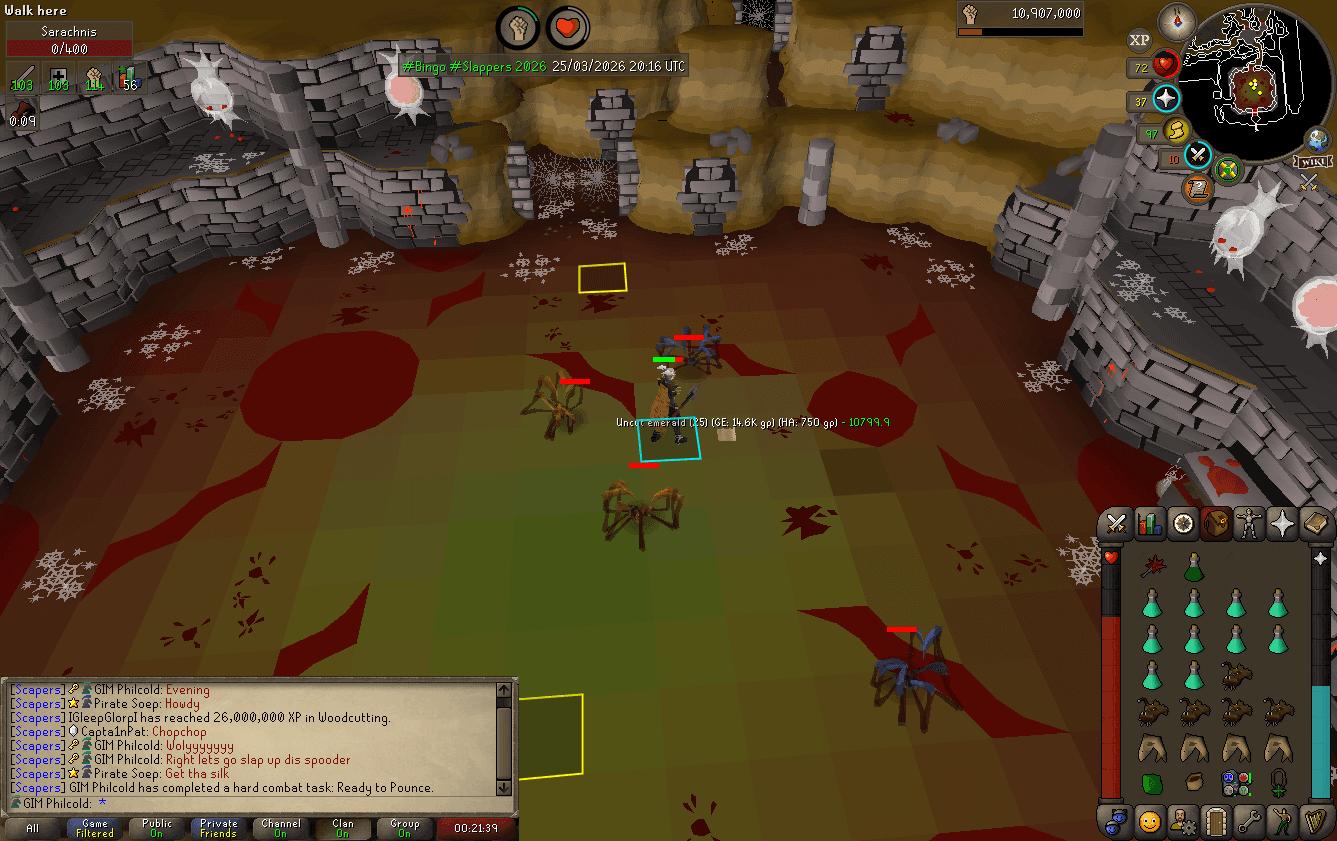Click the Logout door icon
The width and height of the screenshot is (1337, 841).
click(1215, 822)
